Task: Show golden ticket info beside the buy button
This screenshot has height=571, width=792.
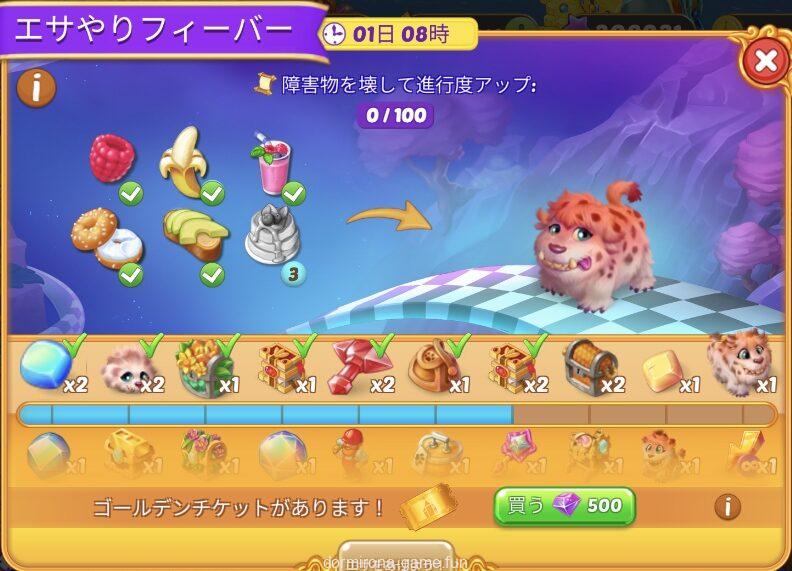Action: tap(727, 506)
